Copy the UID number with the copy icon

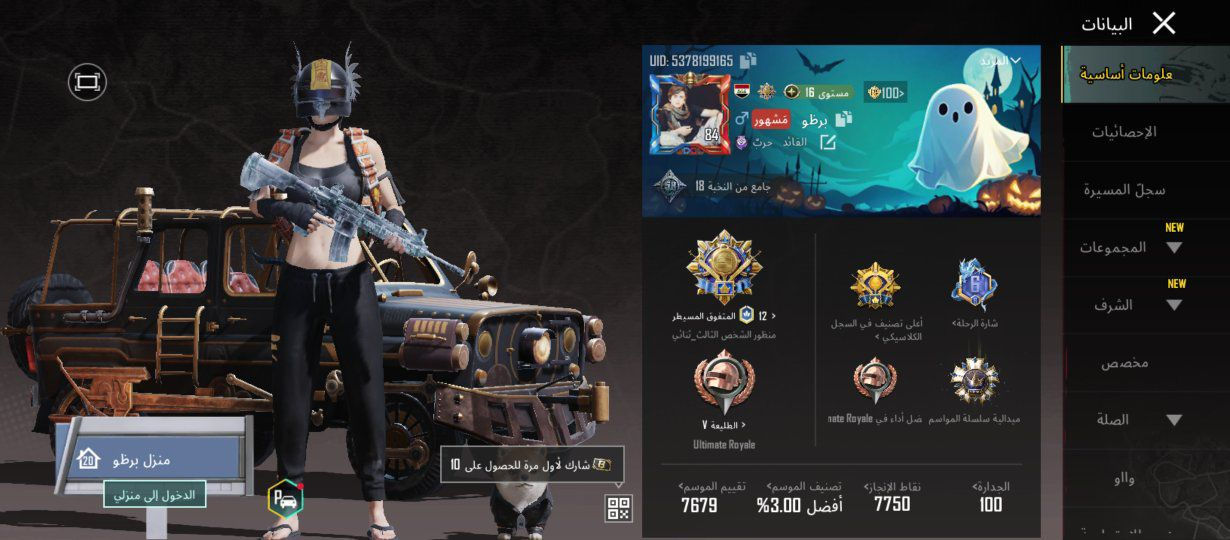click(x=748, y=62)
